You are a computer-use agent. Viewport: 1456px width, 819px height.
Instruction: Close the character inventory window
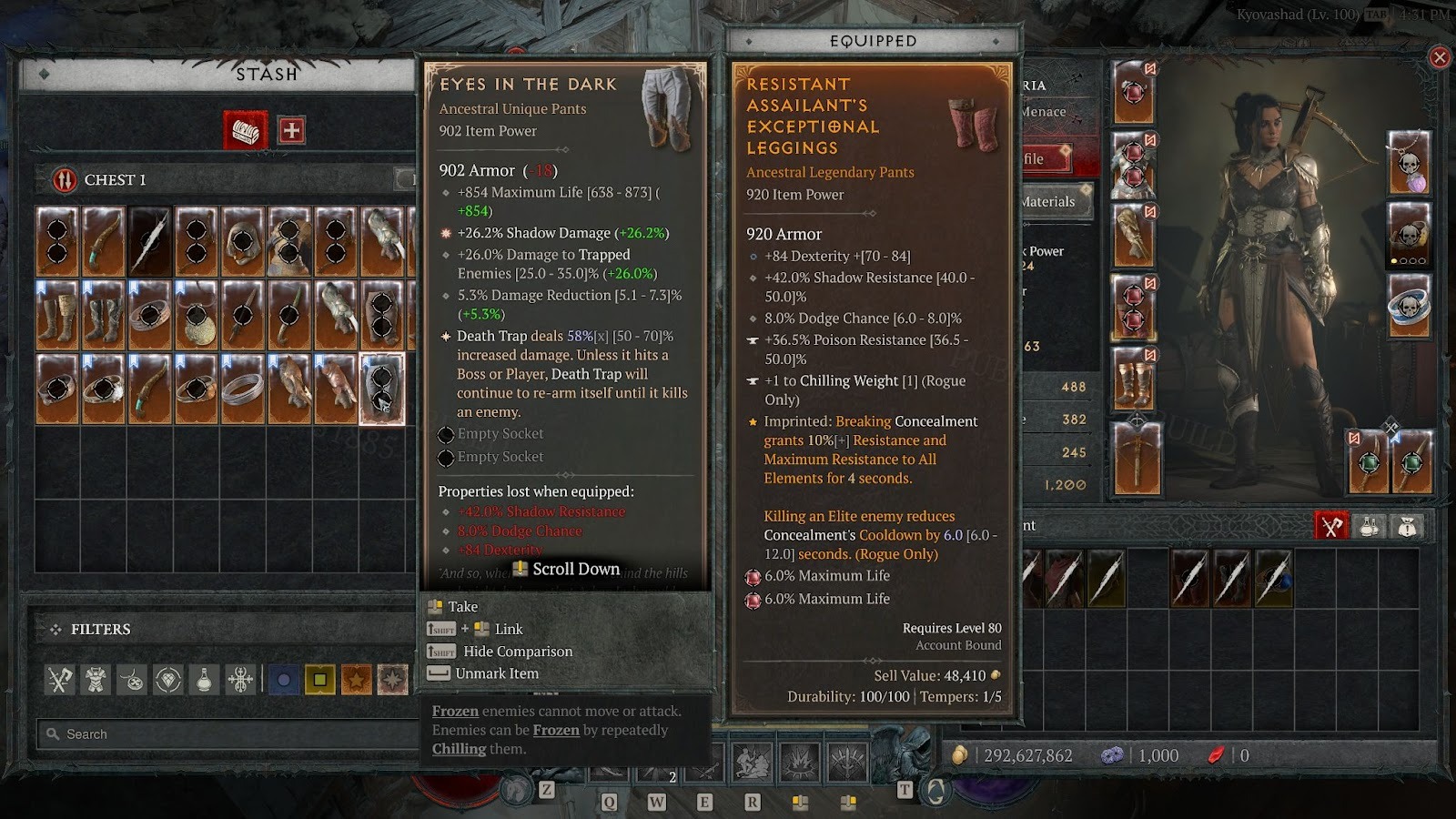1440,58
